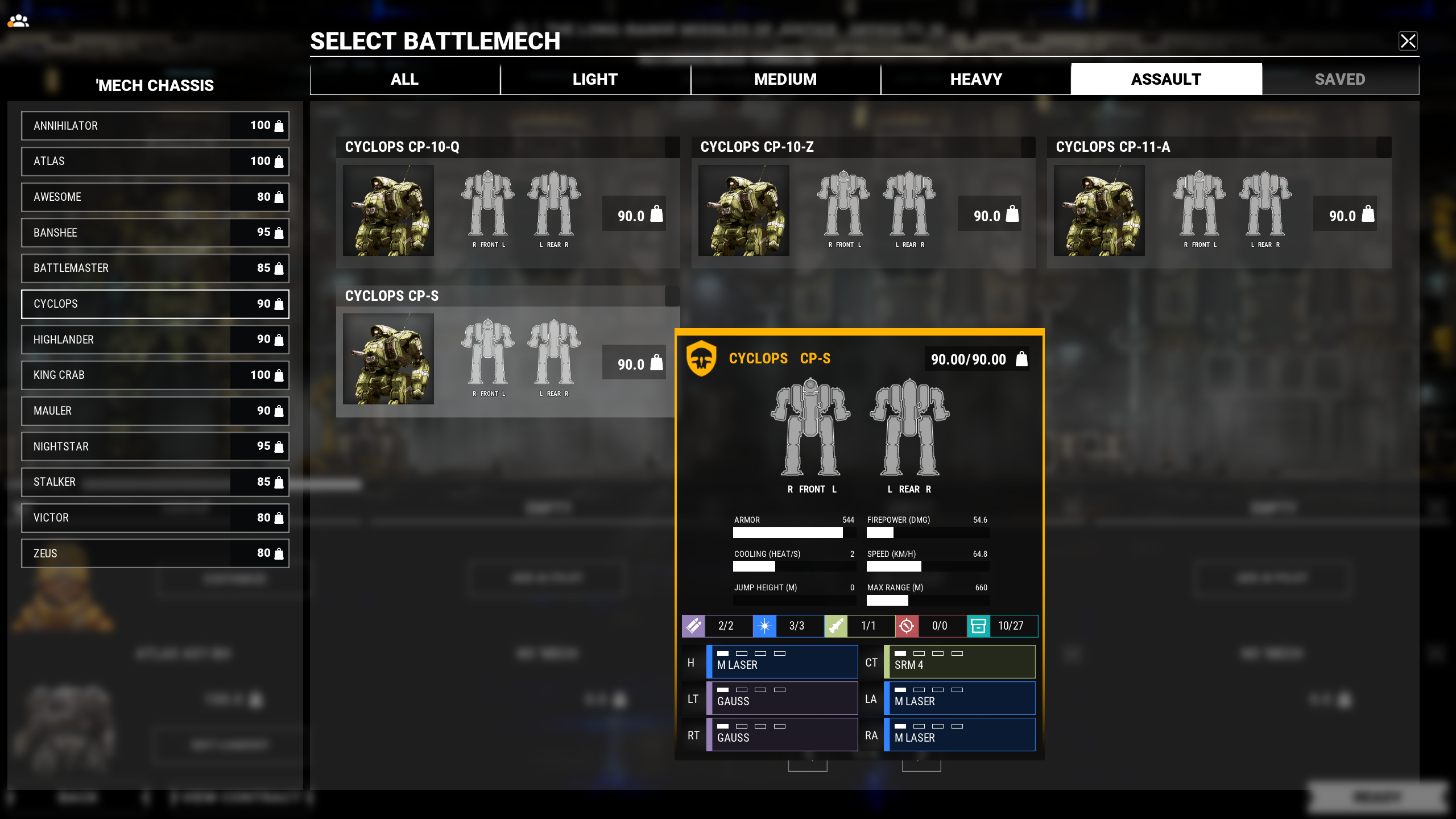This screenshot has height=819, width=1456.
Task: Click the missile hardpoints icon showing 1/1
Action: [836, 626]
